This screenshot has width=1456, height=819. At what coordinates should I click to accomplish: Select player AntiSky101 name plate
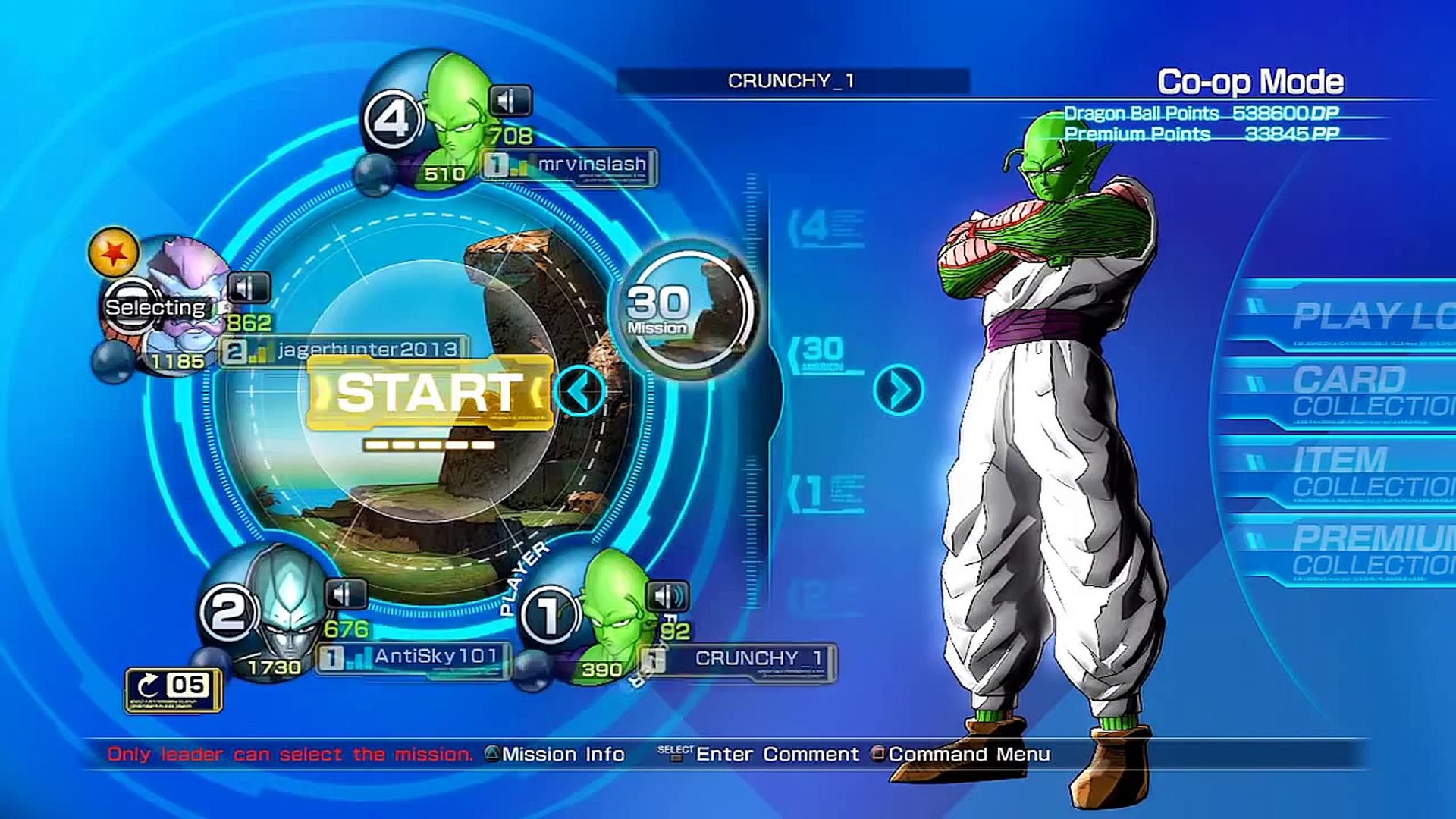coord(413,657)
